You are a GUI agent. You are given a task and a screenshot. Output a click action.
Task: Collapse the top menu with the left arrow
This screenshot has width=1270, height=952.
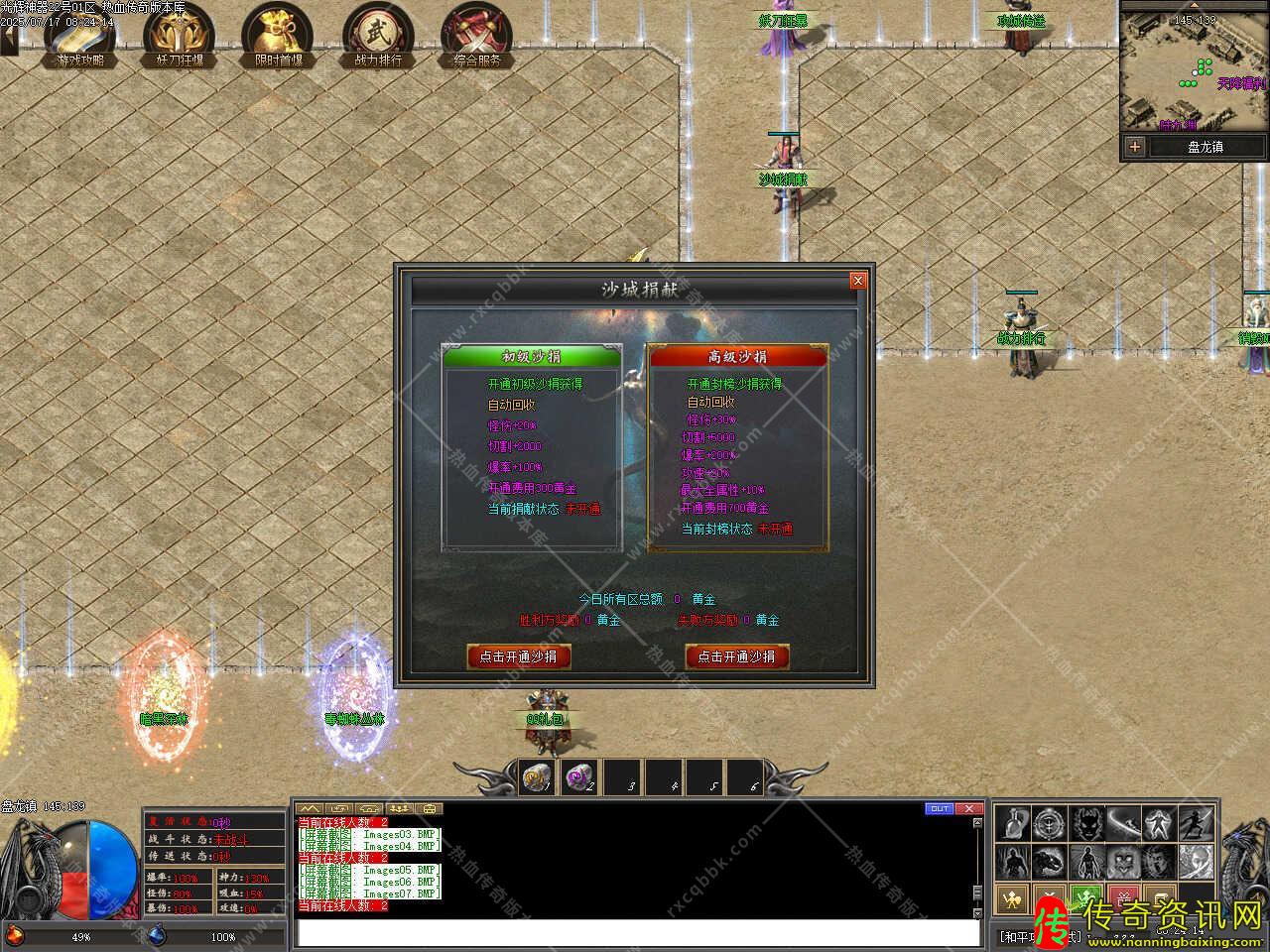tap(8, 40)
